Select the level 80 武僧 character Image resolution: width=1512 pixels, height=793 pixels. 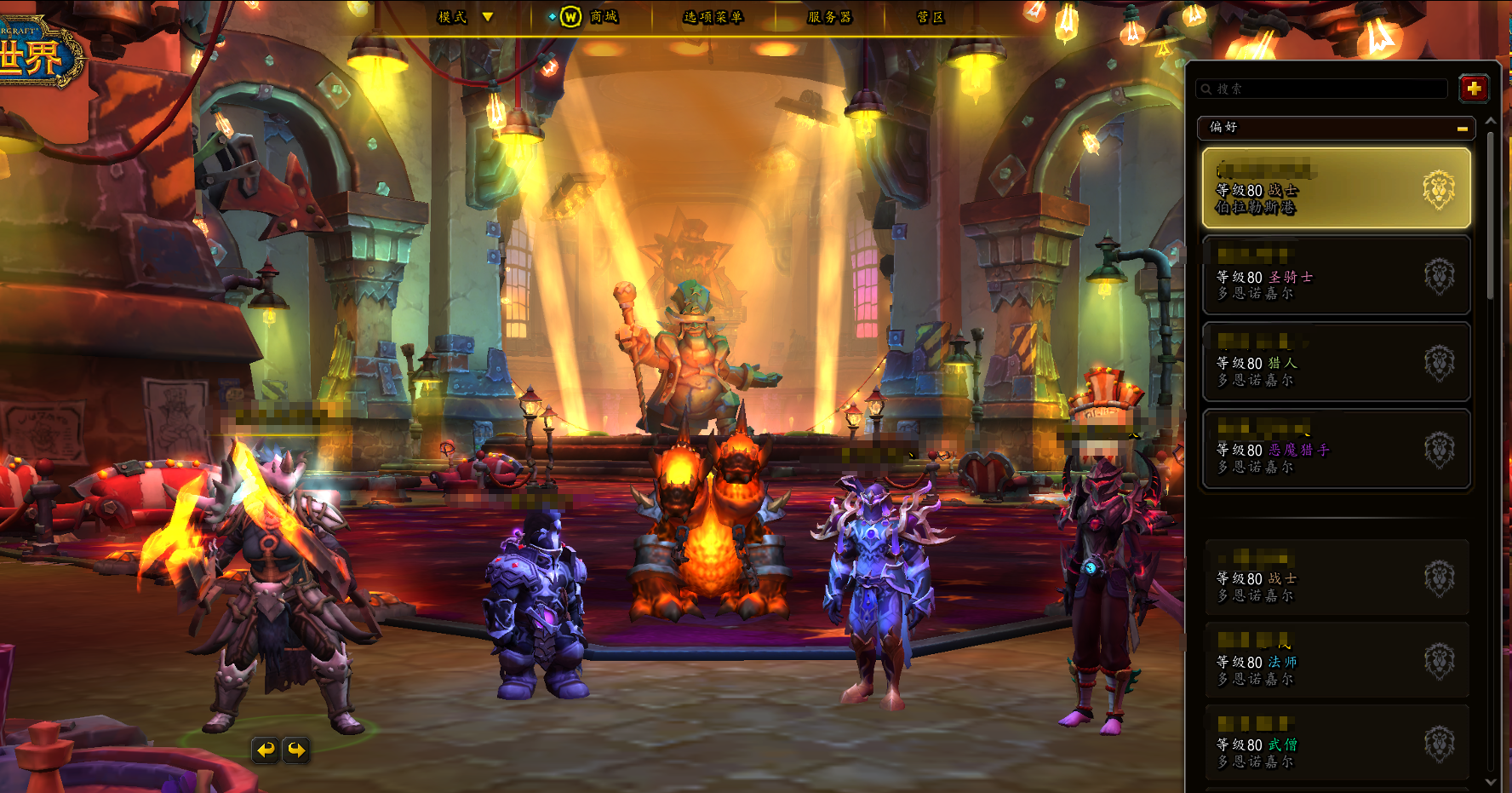click(x=1335, y=744)
